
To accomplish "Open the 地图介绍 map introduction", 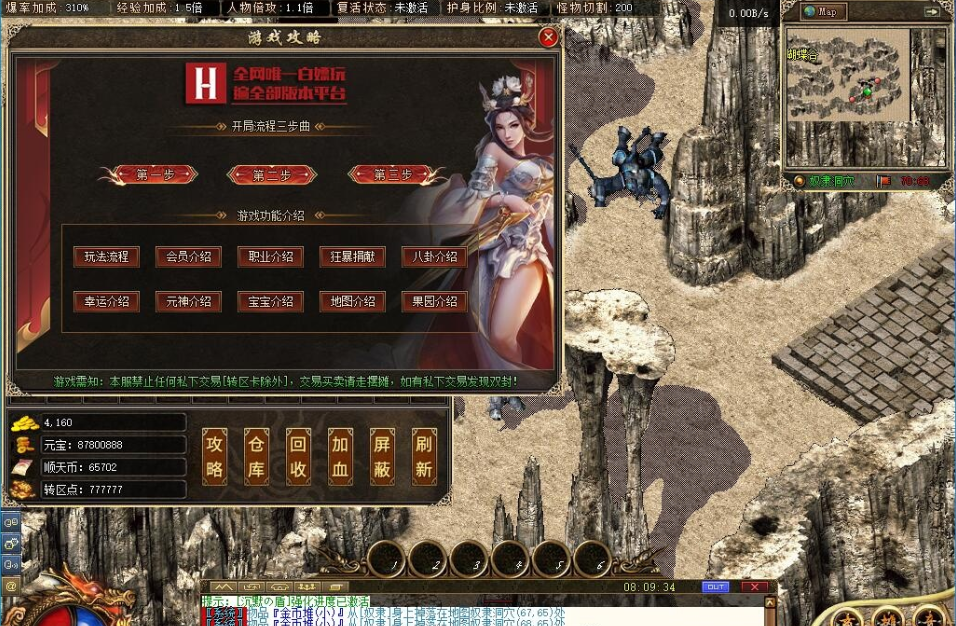I will (352, 301).
